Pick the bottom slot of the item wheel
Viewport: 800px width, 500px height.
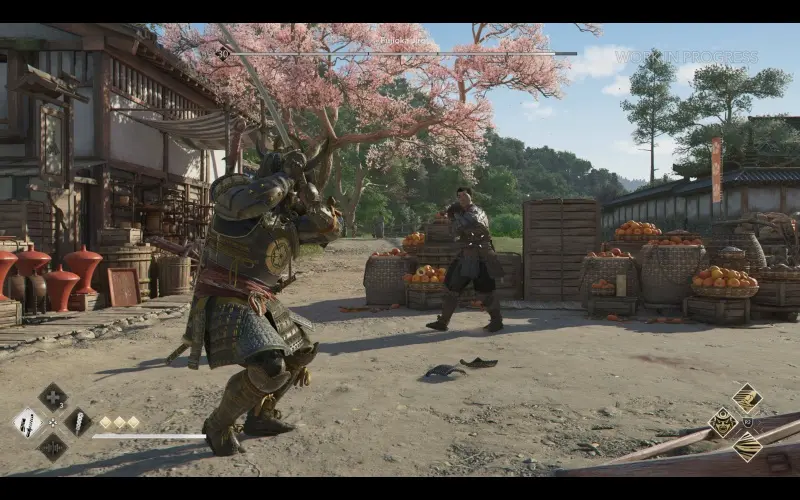pyautogui.click(x=53, y=447)
